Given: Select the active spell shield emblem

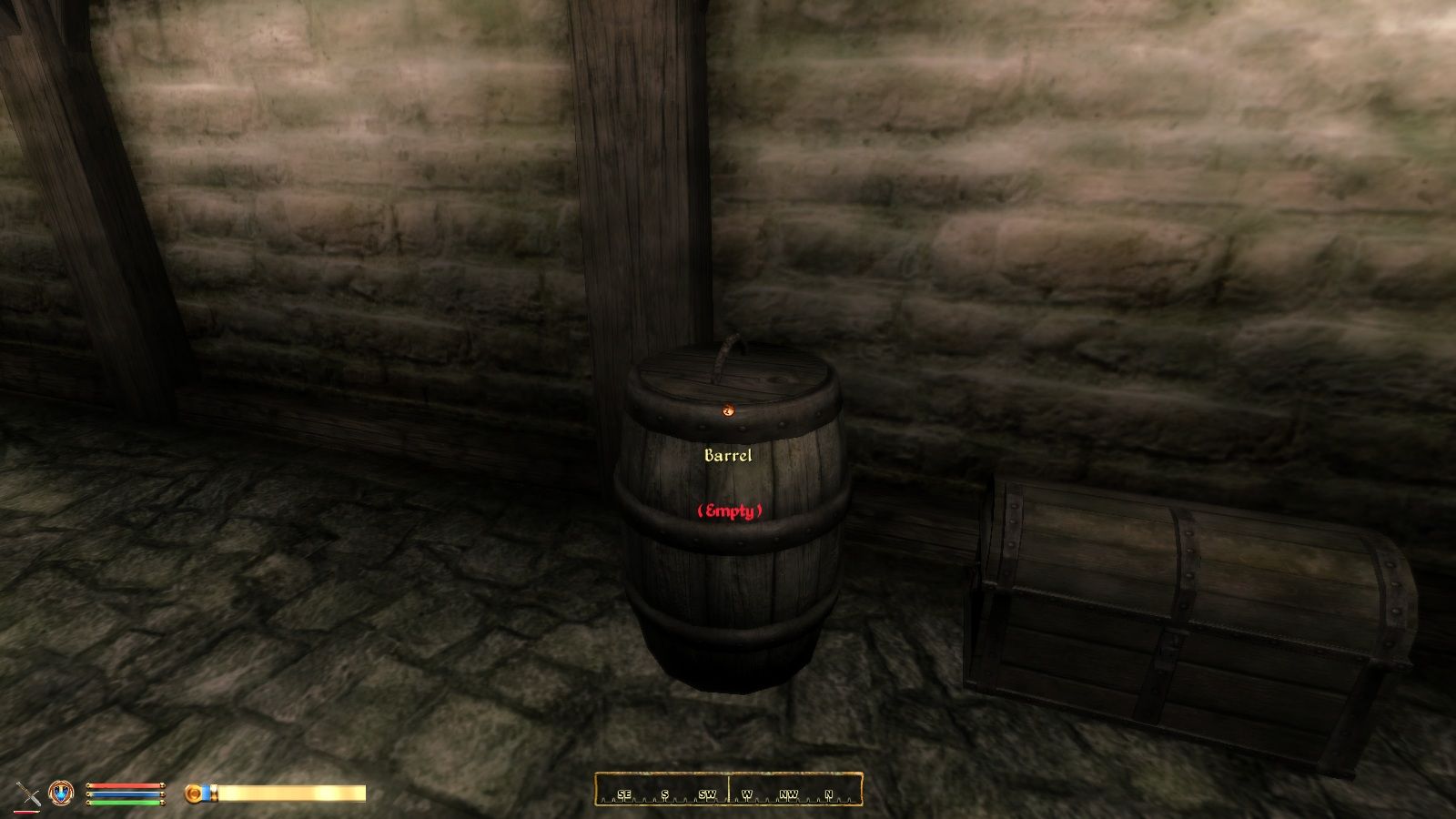Looking at the screenshot, I should pos(60,794).
